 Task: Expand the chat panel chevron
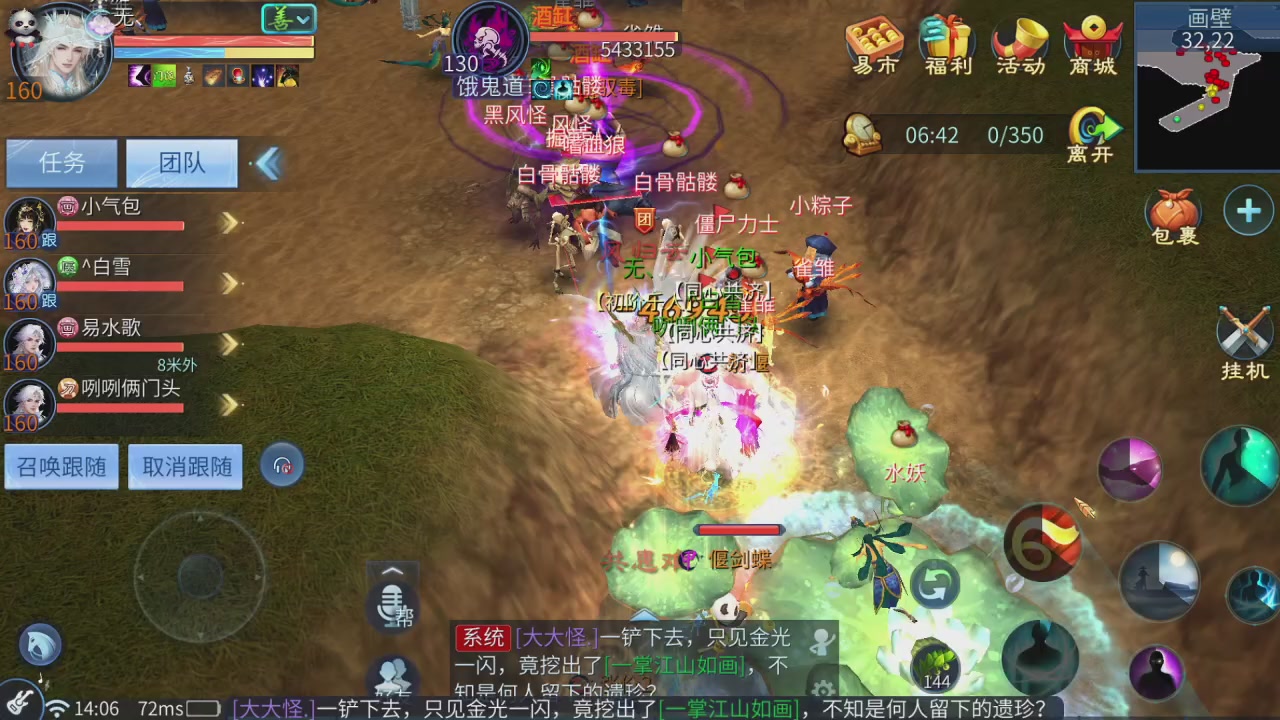coord(392,571)
